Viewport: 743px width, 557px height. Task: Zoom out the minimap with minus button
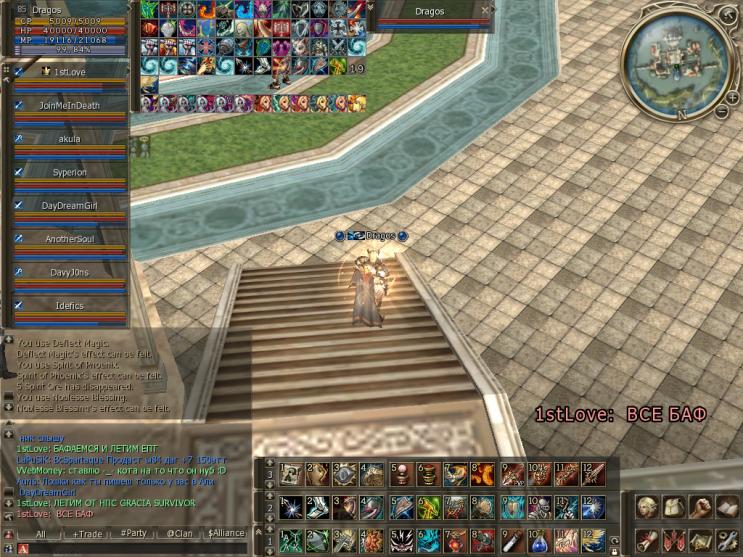tap(721, 111)
